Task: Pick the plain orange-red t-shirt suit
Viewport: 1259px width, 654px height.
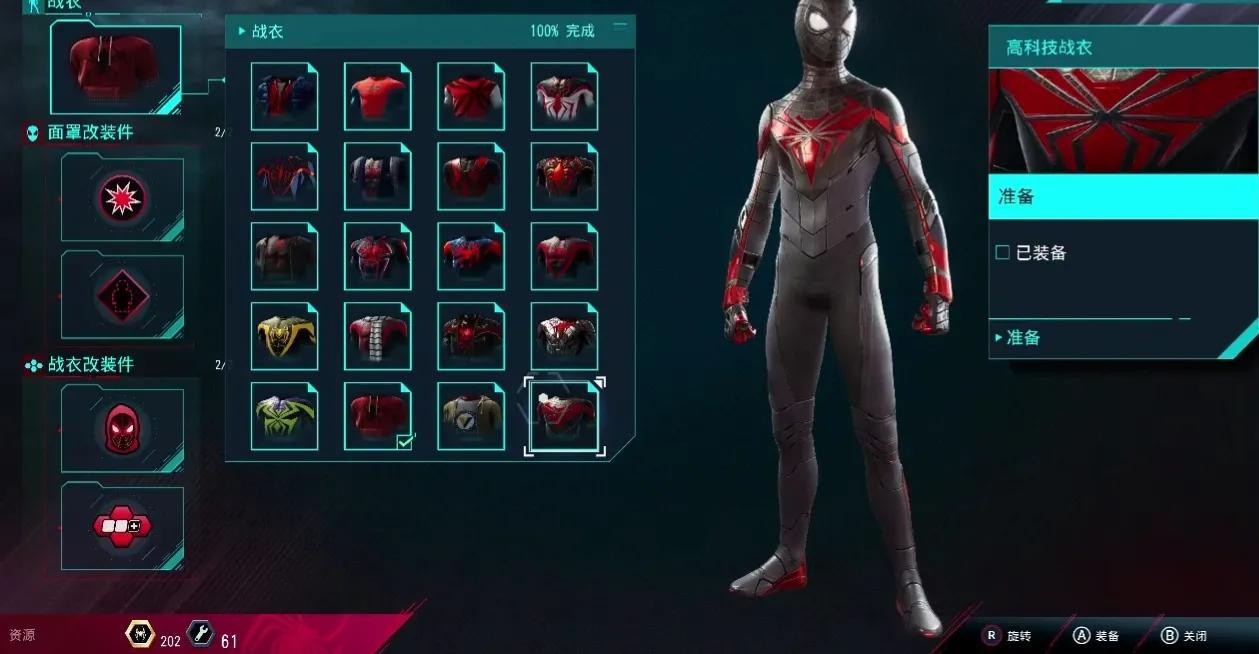Action: click(x=377, y=97)
